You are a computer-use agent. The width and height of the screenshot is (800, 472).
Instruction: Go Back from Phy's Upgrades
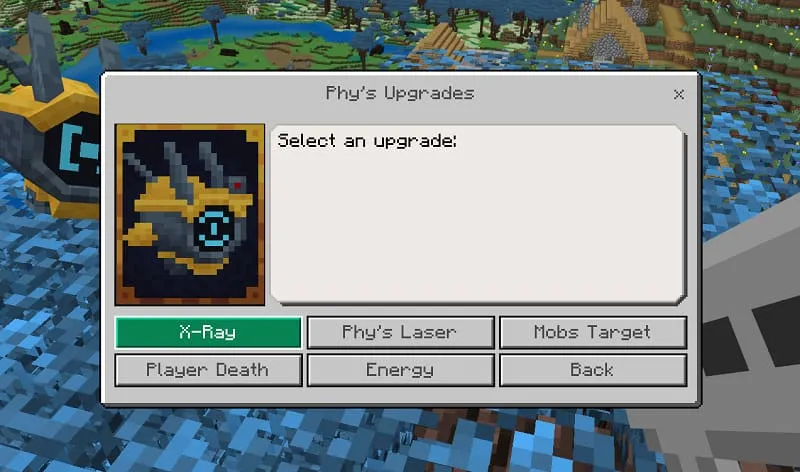[592, 370]
